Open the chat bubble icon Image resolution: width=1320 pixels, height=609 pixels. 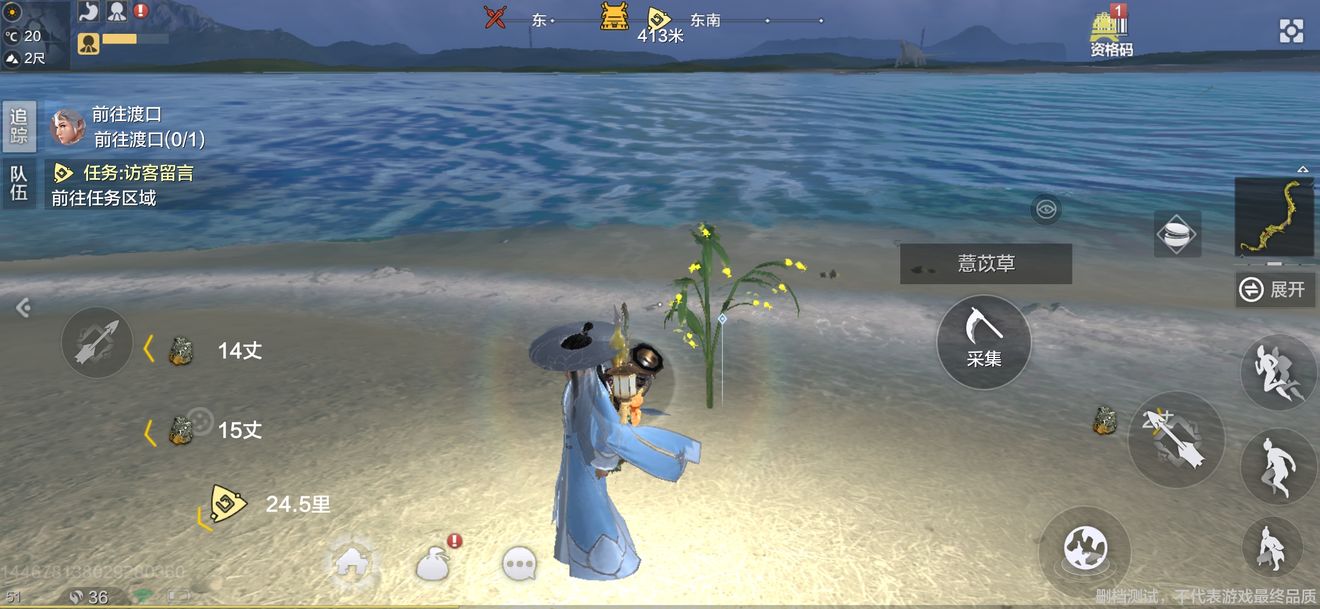(x=519, y=564)
